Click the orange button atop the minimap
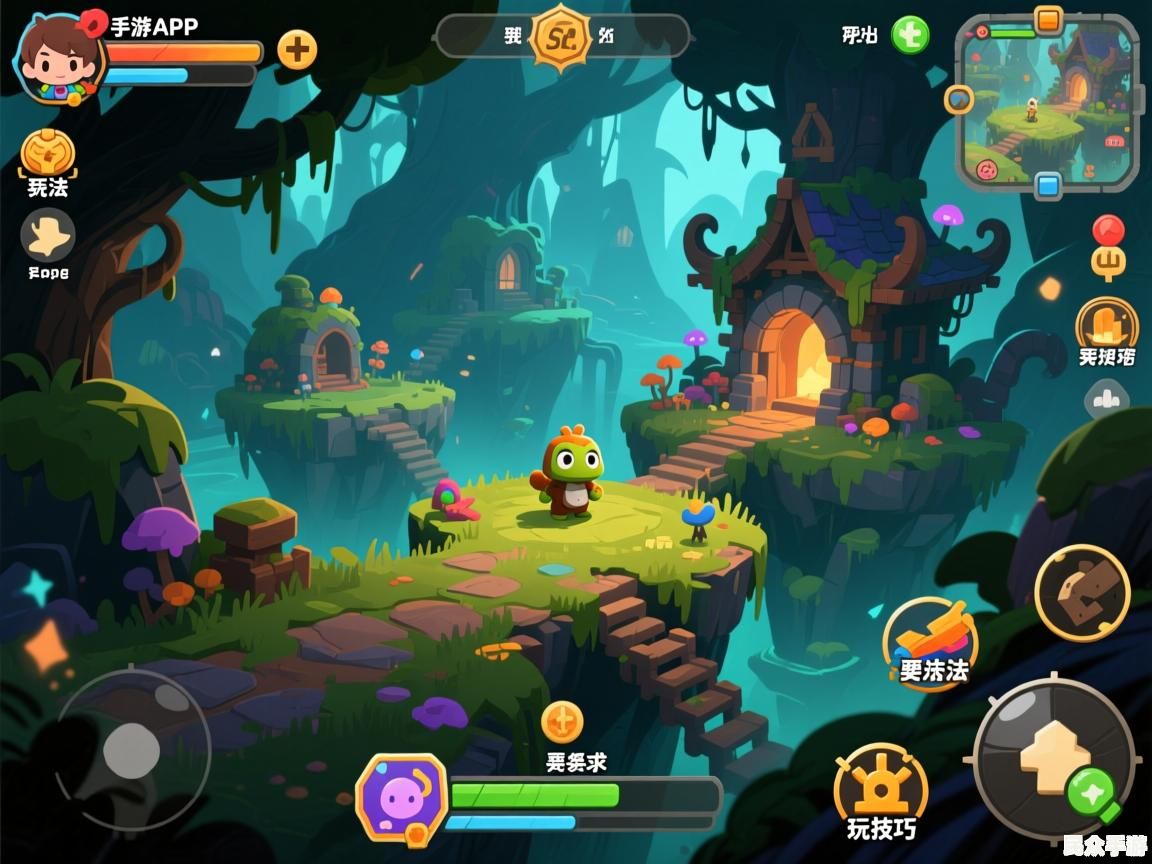 point(1048,19)
